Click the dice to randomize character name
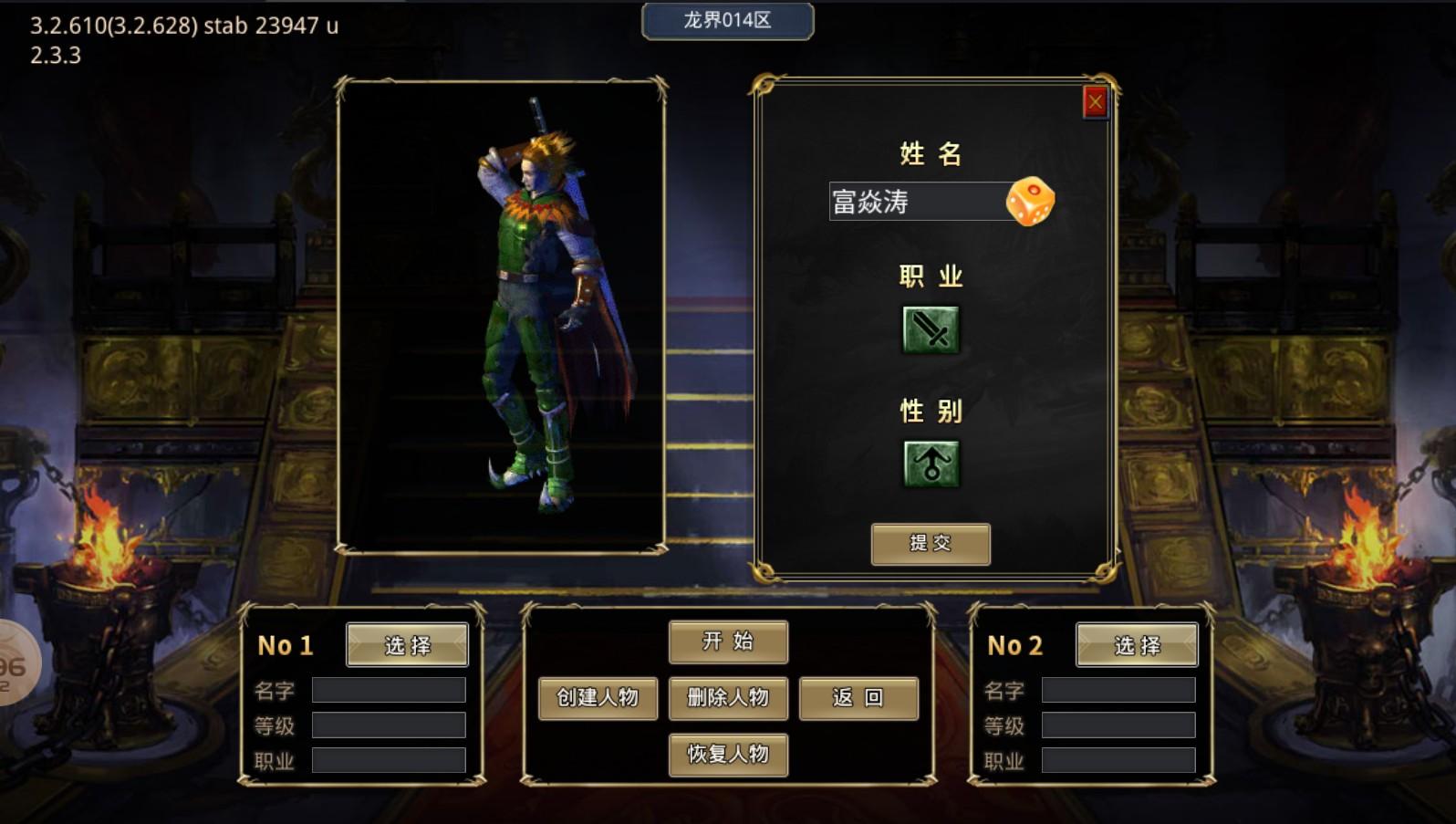The image size is (1456, 824). coord(1032,203)
